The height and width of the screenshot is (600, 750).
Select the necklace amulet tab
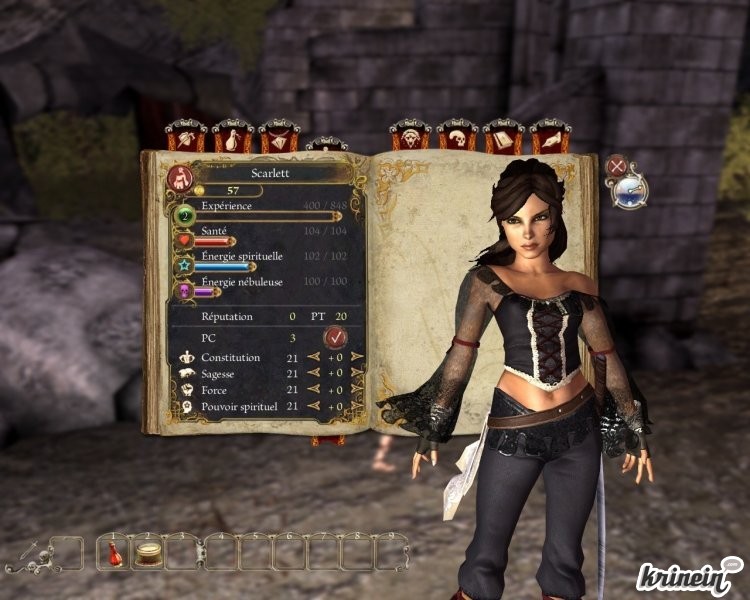[279, 136]
